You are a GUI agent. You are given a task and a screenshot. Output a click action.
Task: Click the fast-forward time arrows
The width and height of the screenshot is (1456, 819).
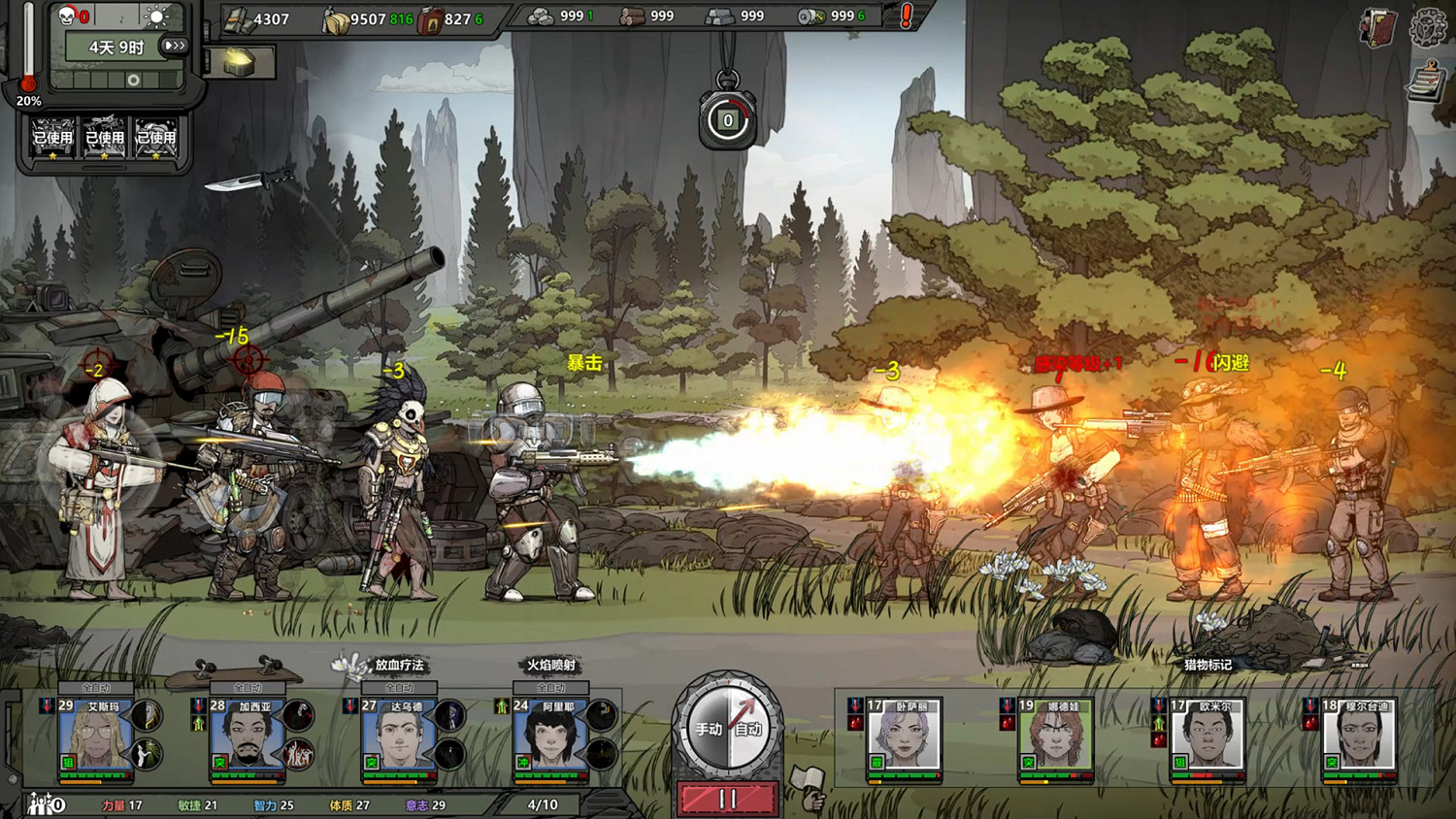[175, 46]
